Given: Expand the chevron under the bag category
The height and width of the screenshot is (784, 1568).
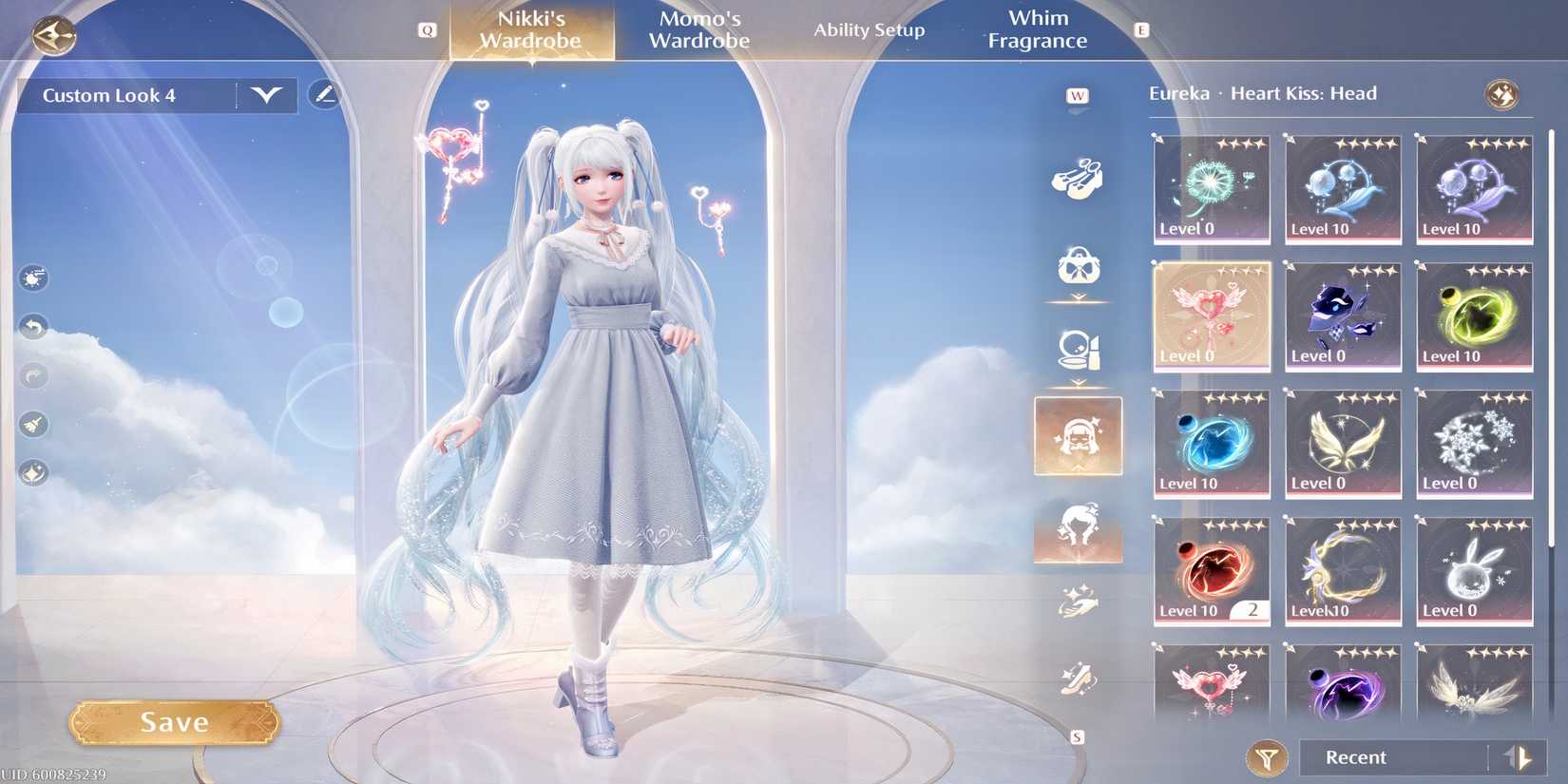Looking at the screenshot, I should click(1077, 296).
